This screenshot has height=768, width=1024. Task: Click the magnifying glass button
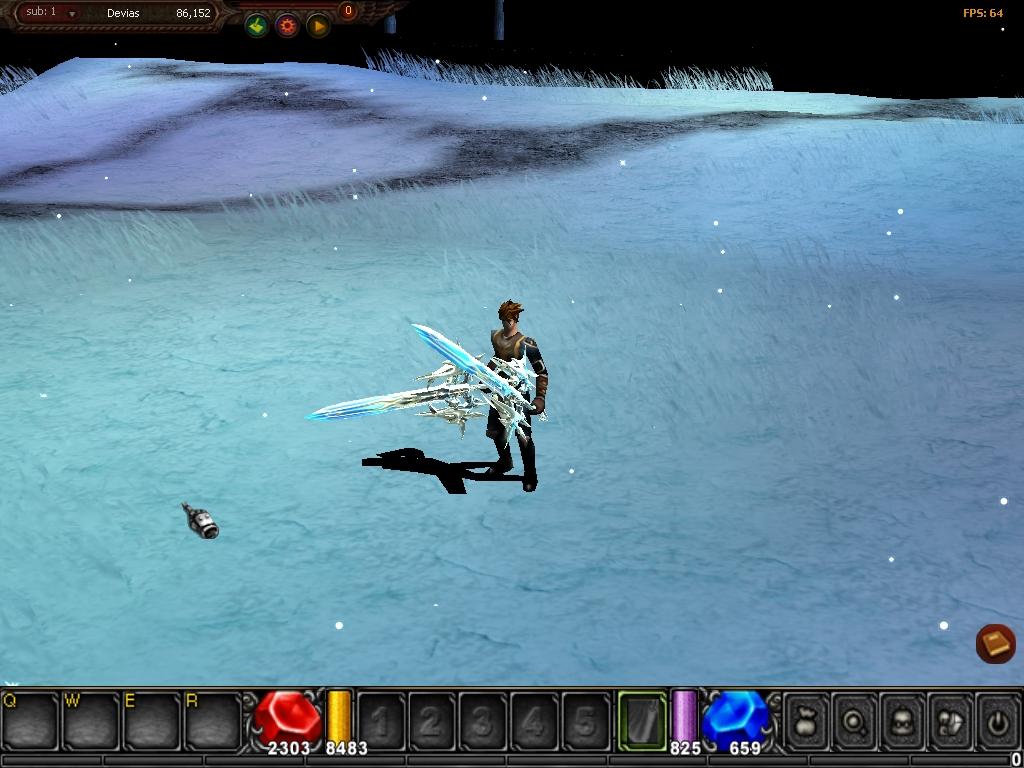pos(854,720)
